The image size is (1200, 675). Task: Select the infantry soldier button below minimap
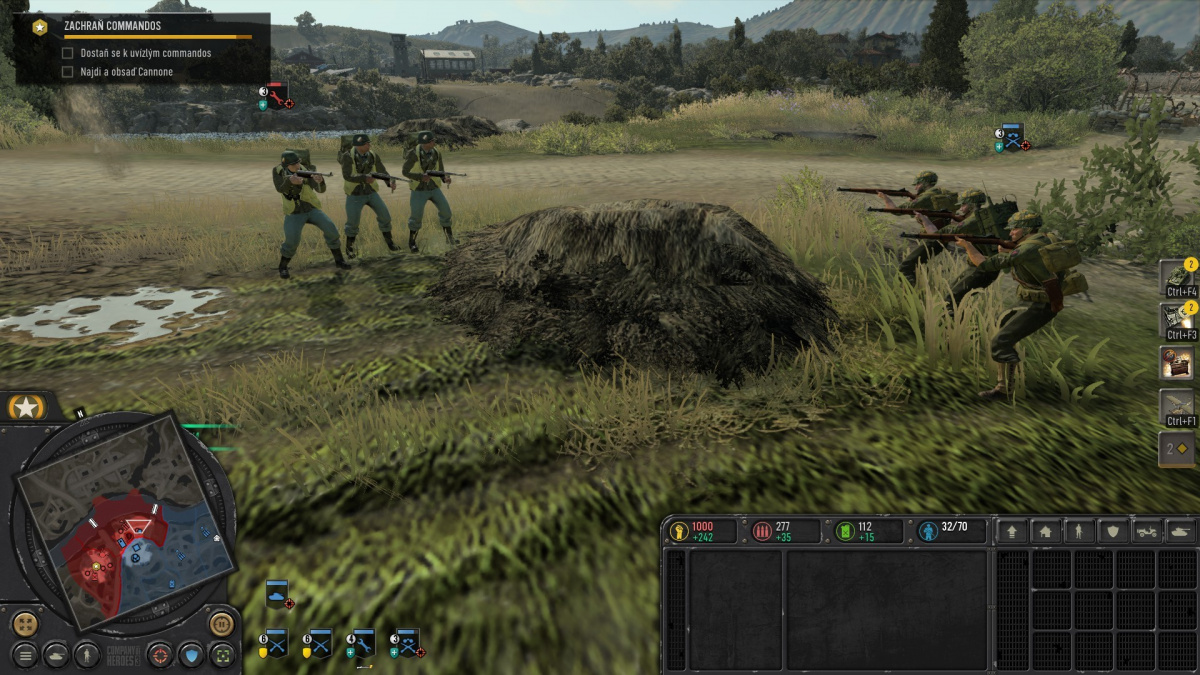click(x=87, y=655)
